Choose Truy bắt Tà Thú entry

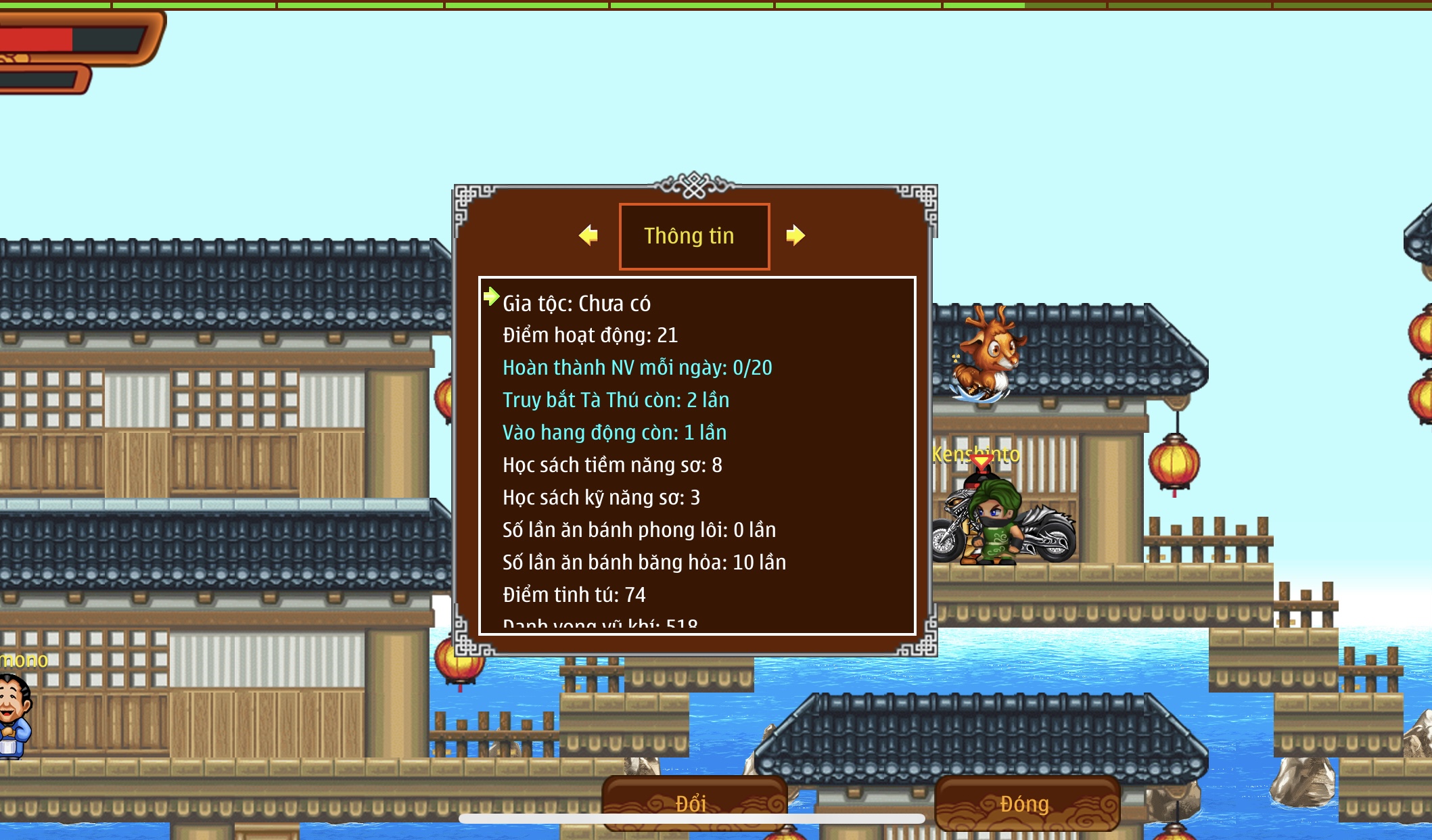(x=616, y=400)
